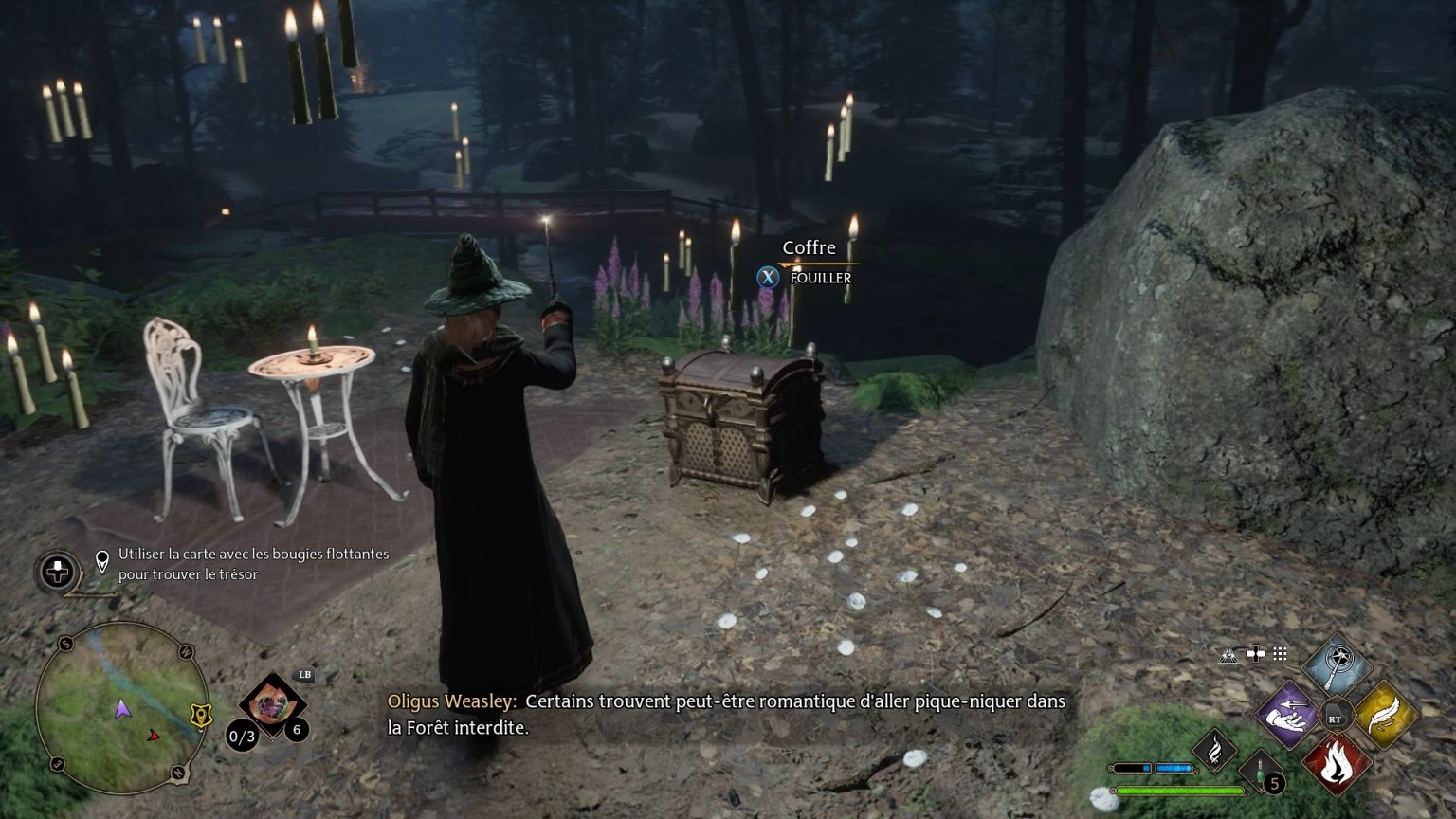Select the red Incendio flame icon

[x=1337, y=763]
